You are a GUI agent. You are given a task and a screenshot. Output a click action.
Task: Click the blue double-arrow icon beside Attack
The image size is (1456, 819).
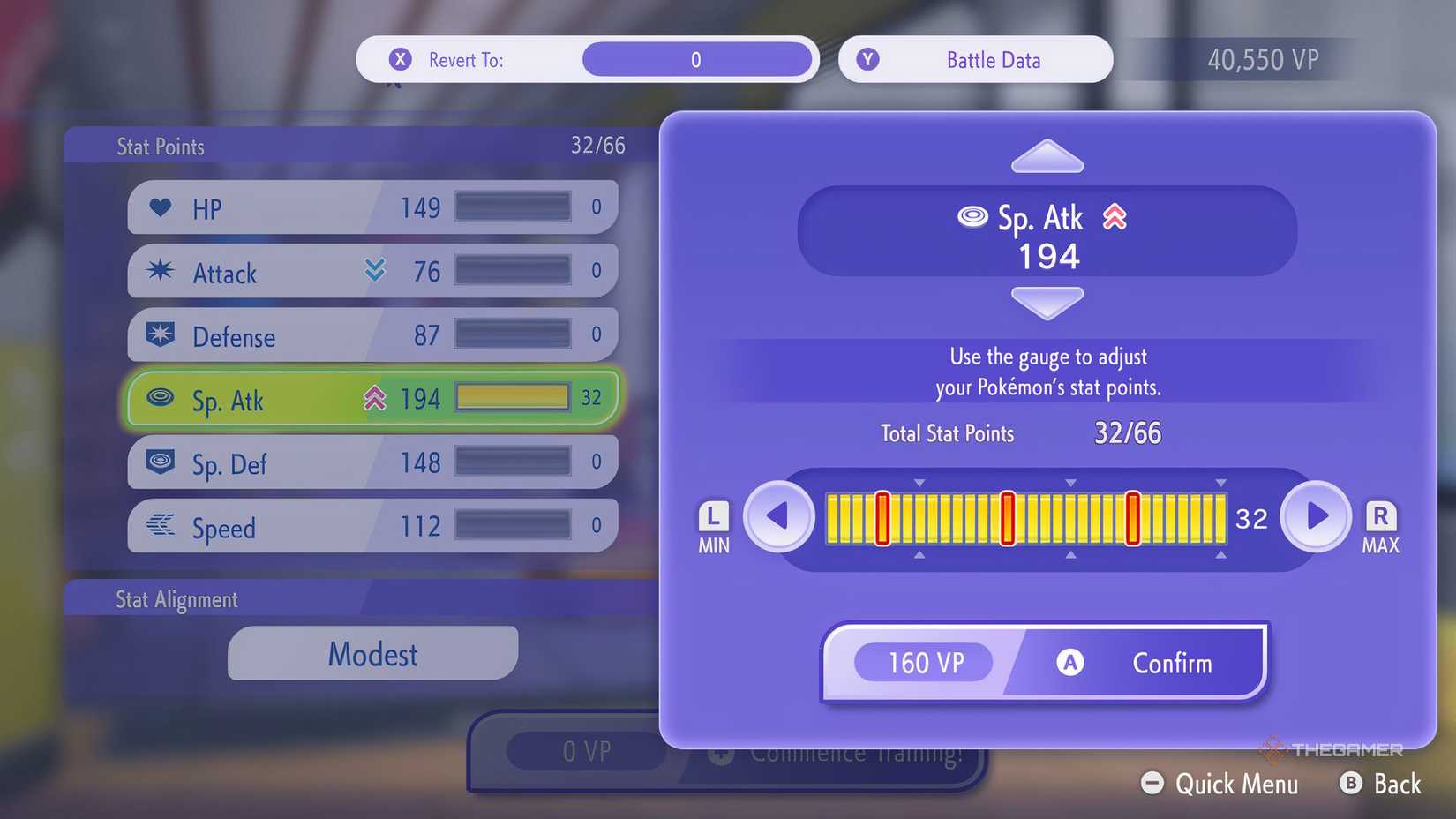(376, 271)
